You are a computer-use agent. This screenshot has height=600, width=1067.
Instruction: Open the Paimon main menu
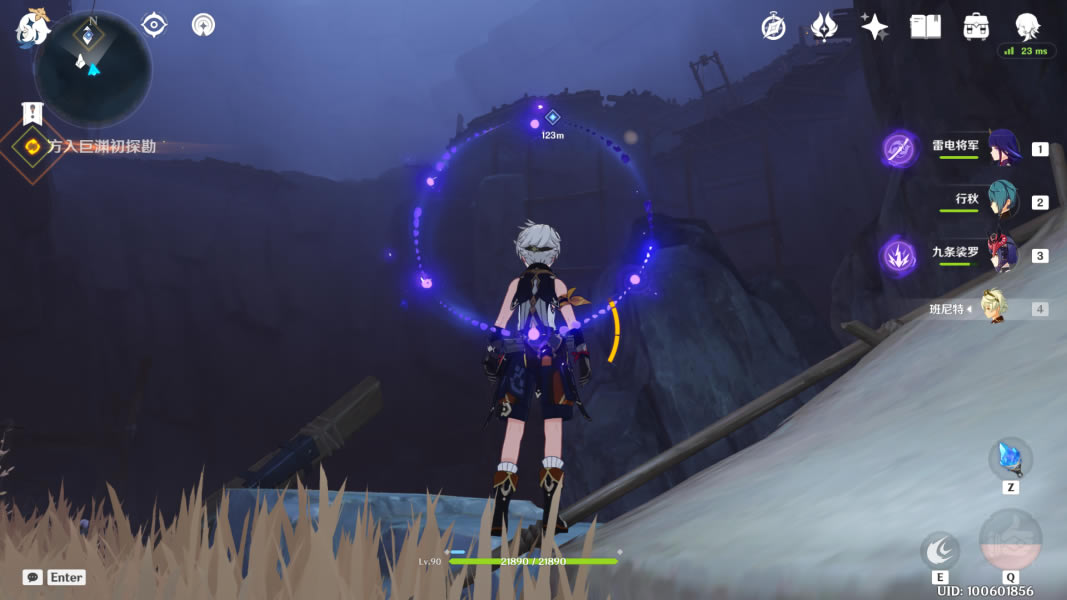[32, 28]
